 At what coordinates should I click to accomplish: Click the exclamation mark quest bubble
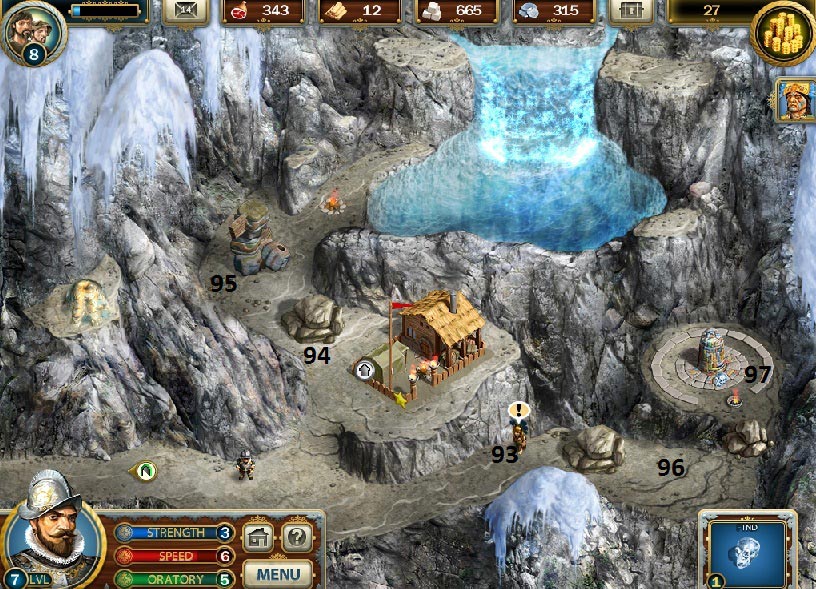518,410
